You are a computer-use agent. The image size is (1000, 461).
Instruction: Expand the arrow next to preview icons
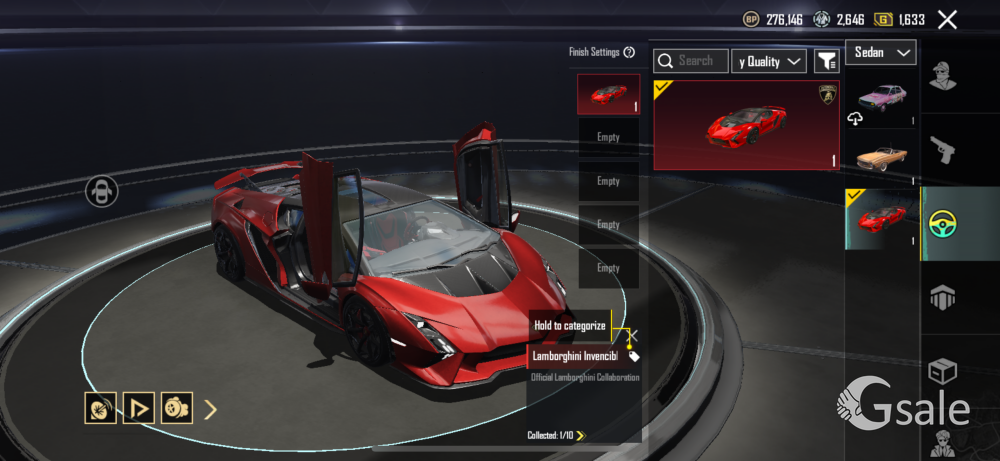211,408
